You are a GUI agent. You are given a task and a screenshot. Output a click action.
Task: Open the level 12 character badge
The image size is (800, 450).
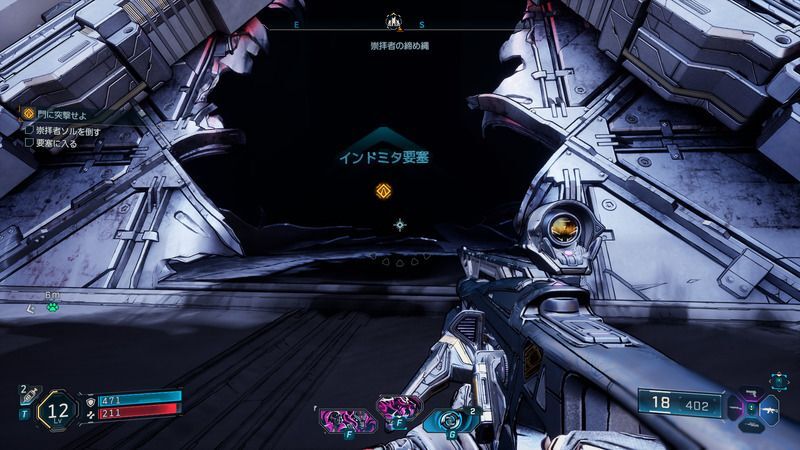tap(57, 409)
